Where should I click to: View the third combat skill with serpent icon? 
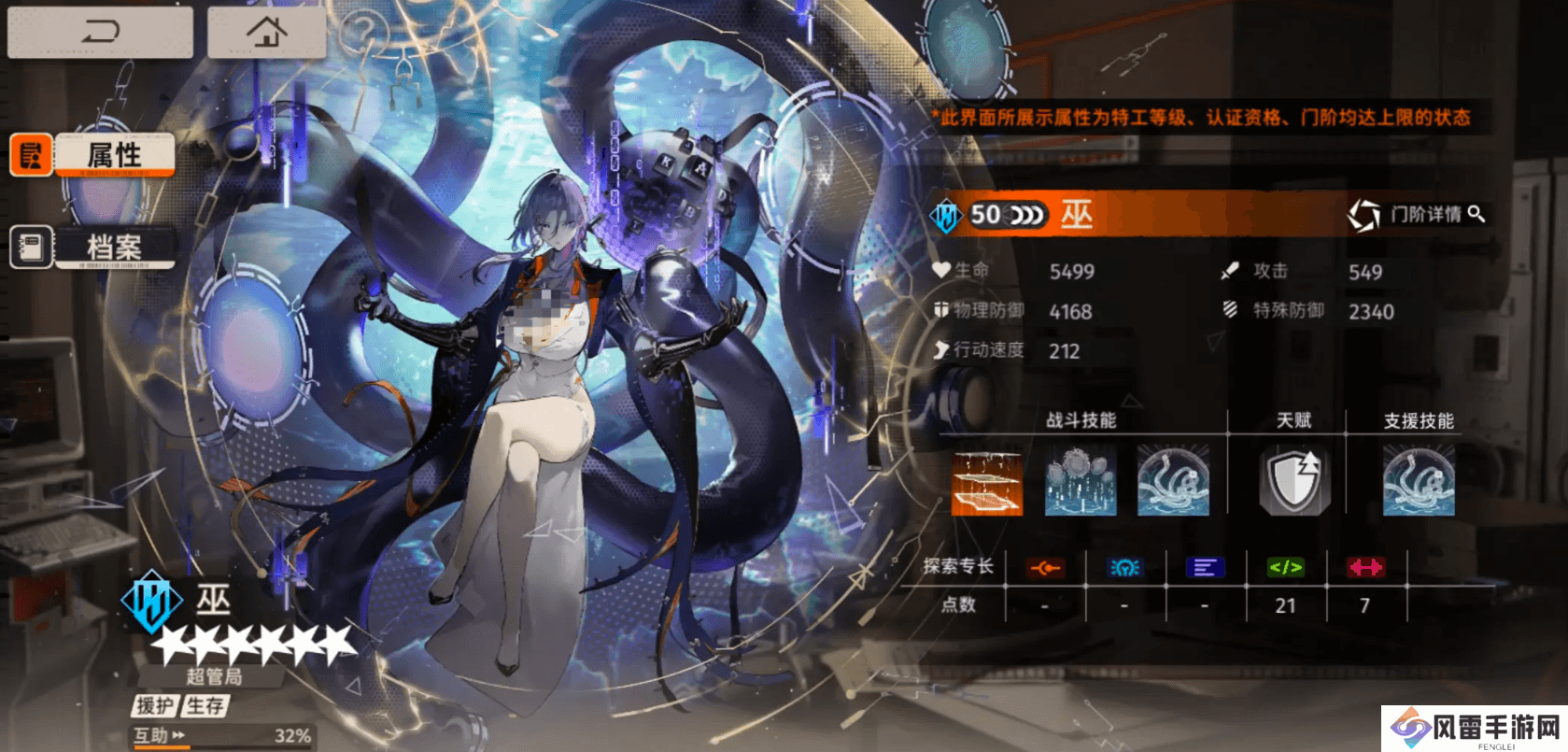(1173, 483)
